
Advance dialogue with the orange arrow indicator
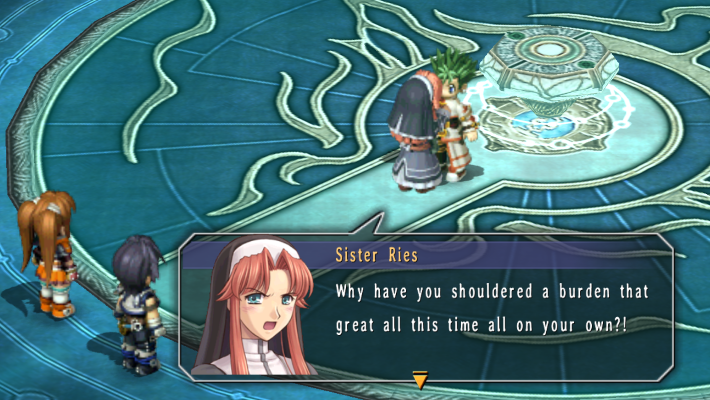pyautogui.click(x=420, y=380)
